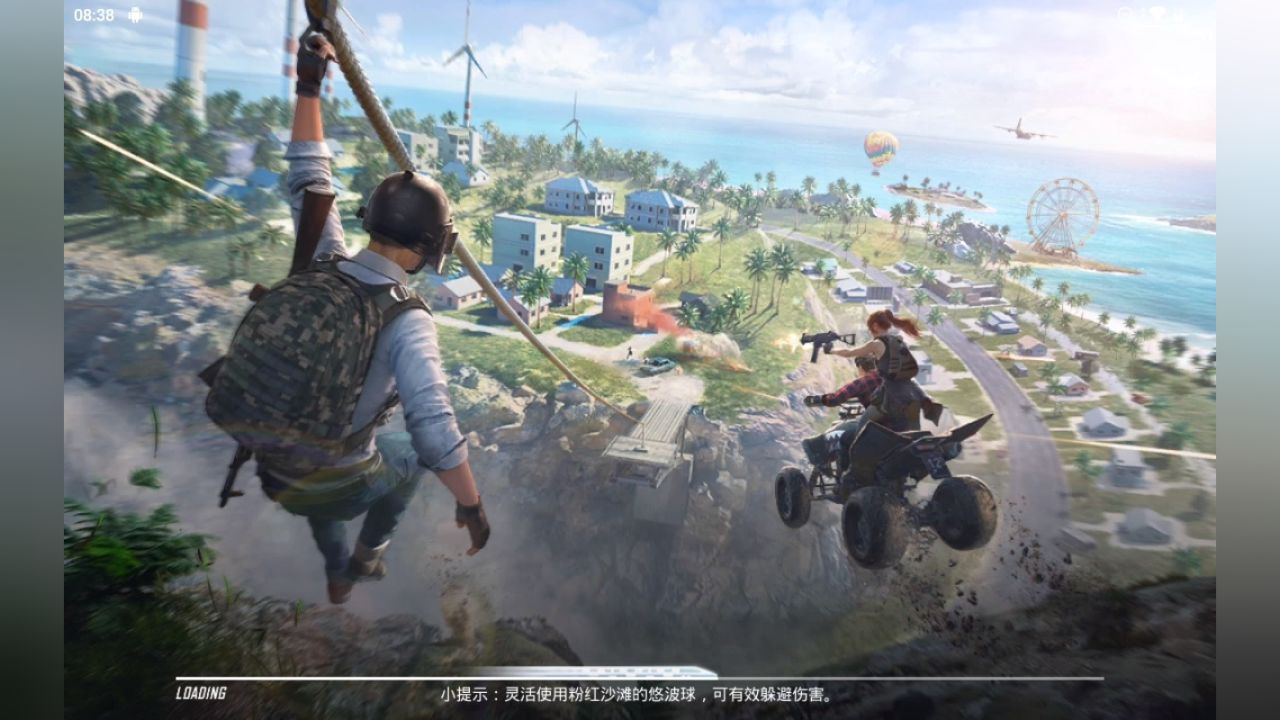
Task: Select the clock showing 08:38
Action: pyautogui.click(x=94, y=14)
